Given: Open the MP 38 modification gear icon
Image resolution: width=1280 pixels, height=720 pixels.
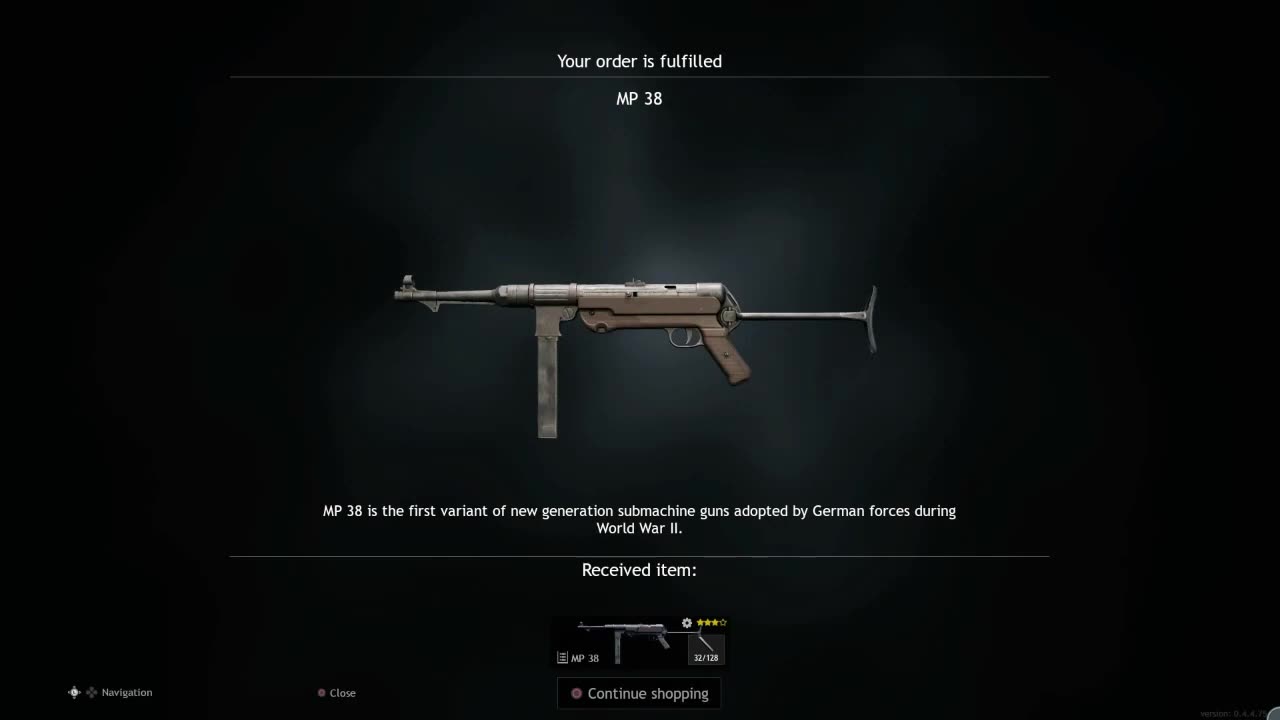Looking at the screenshot, I should click(x=686, y=623).
